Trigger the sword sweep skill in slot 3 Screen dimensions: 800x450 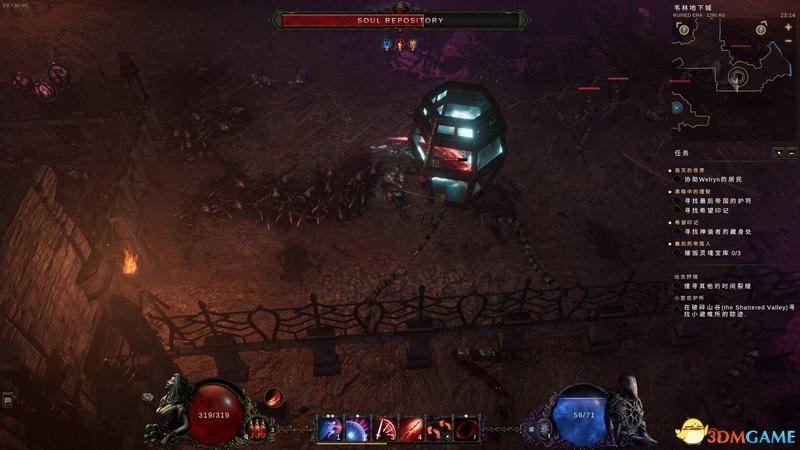(x=385, y=430)
